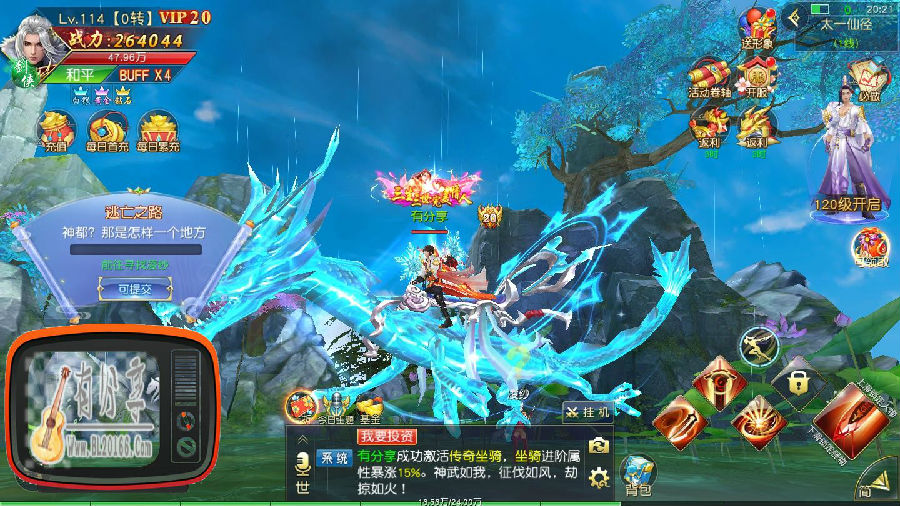Open the 必做 must-do tasks icon
The width and height of the screenshot is (900, 506).
click(x=867, y=78)
